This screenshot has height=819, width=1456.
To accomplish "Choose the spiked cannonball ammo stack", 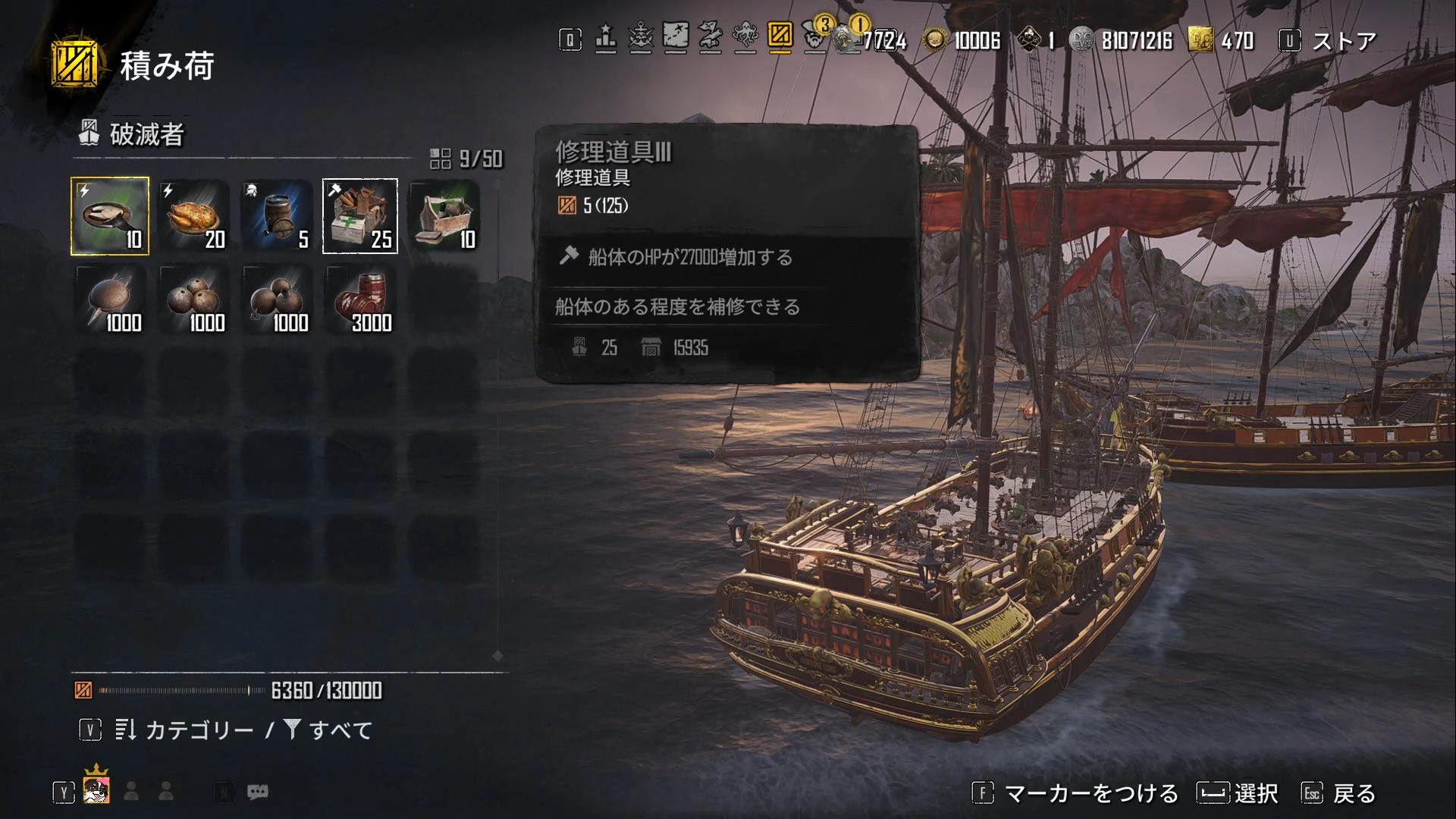I will click(110, 300).
